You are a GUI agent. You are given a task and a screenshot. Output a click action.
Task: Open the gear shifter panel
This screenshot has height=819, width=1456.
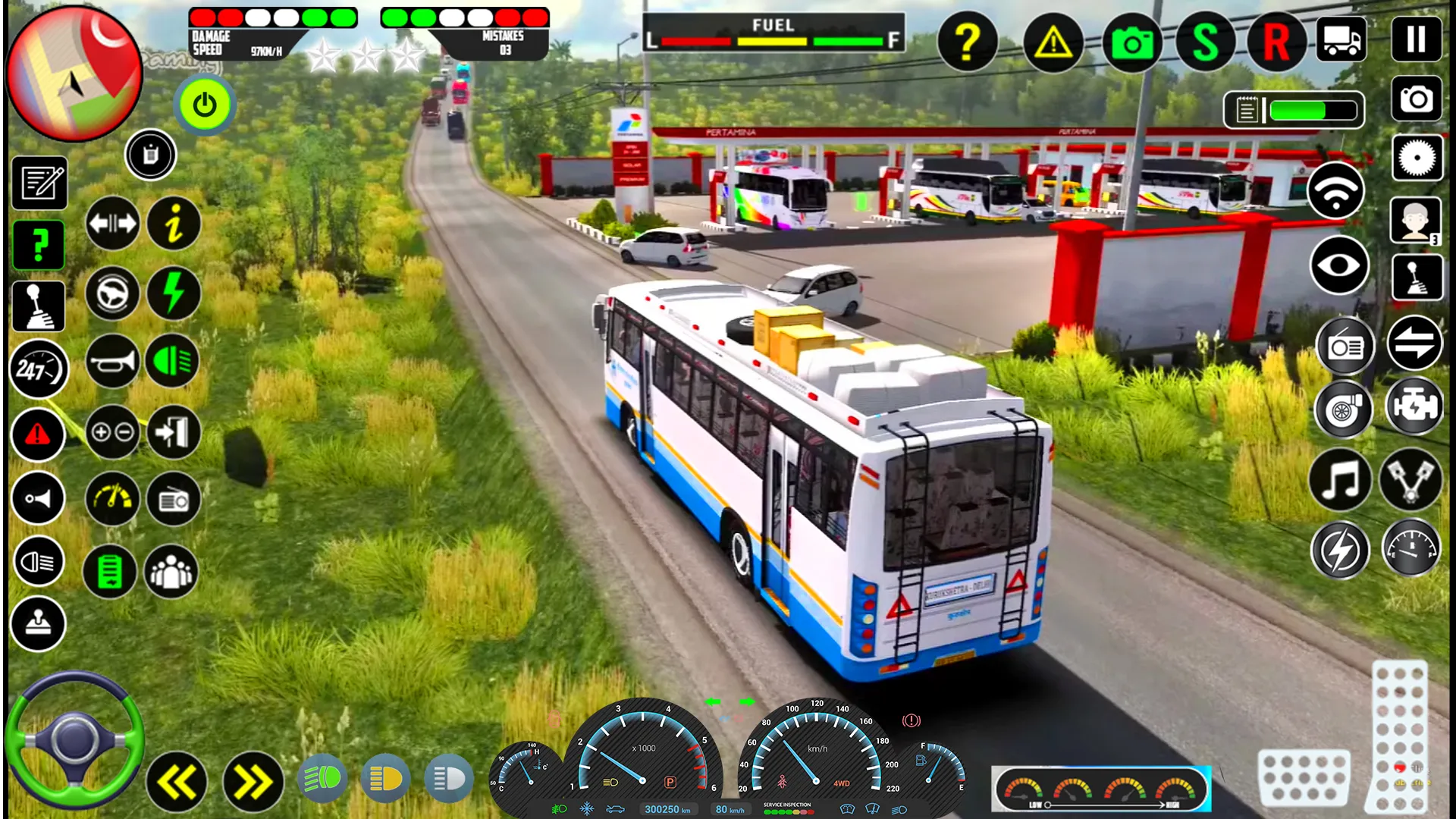(39, 306)
